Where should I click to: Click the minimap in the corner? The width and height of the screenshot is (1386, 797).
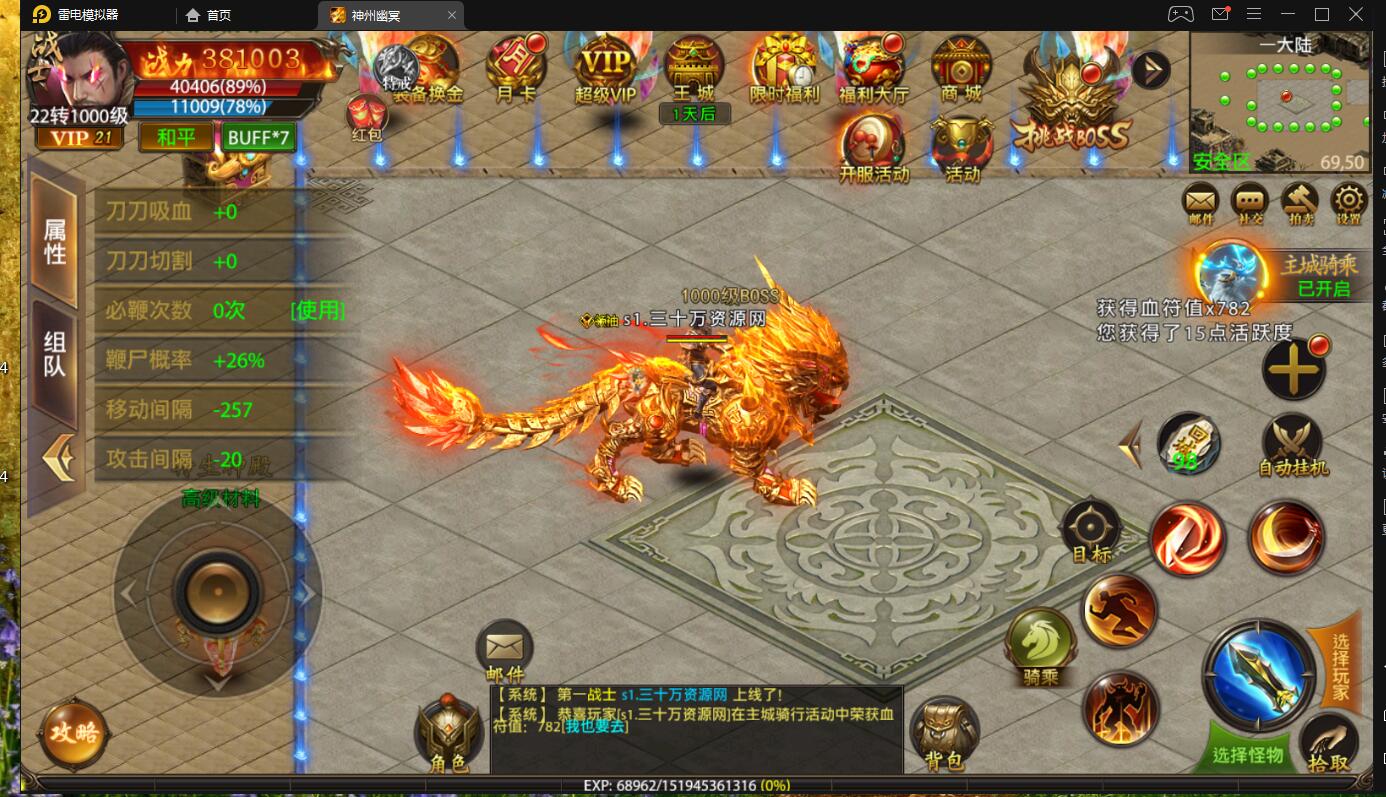coord(1279,103)
